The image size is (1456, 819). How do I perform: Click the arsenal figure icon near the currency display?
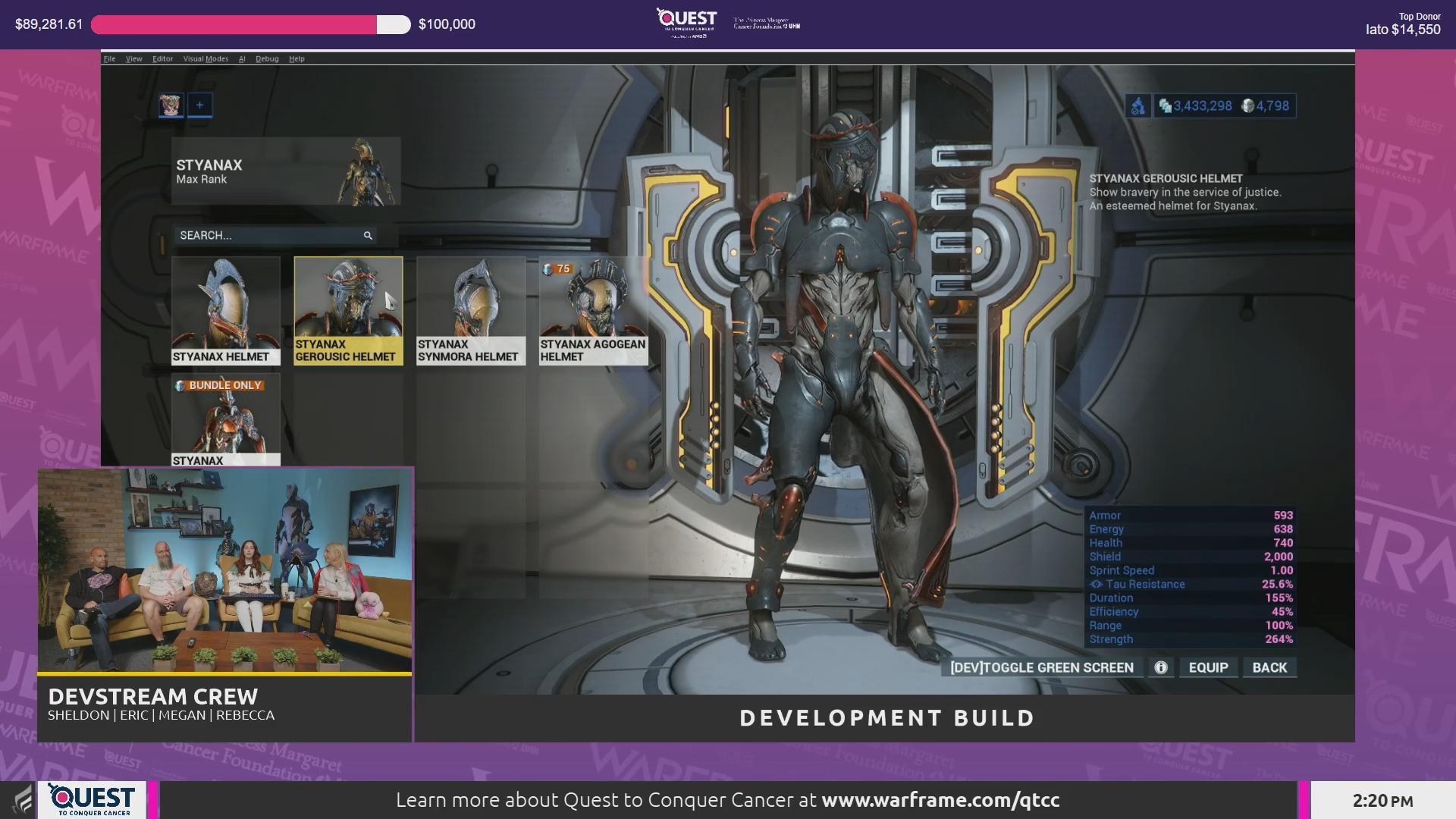click(1137, 106)
